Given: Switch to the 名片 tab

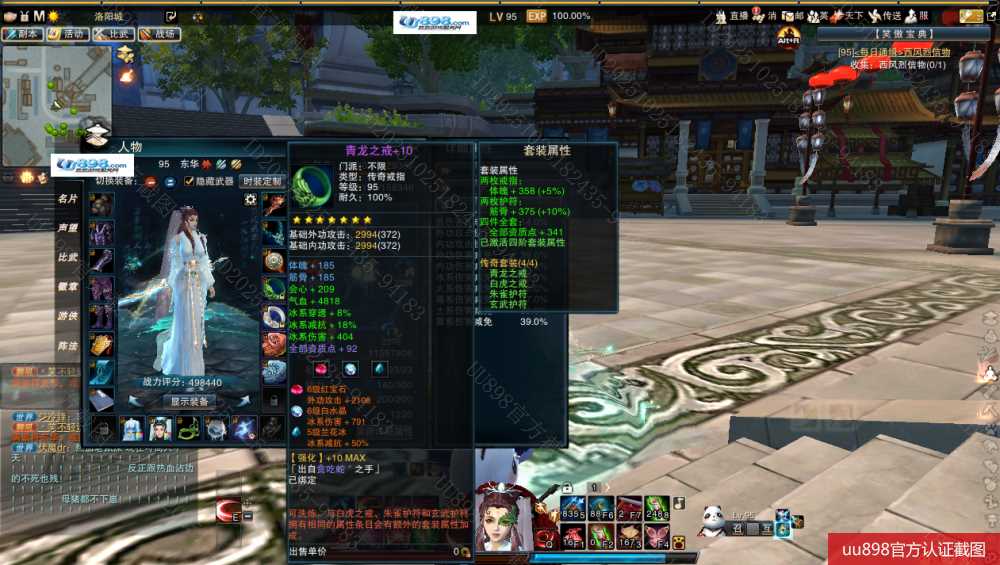Looking at the screenshot, I should 67,199.
